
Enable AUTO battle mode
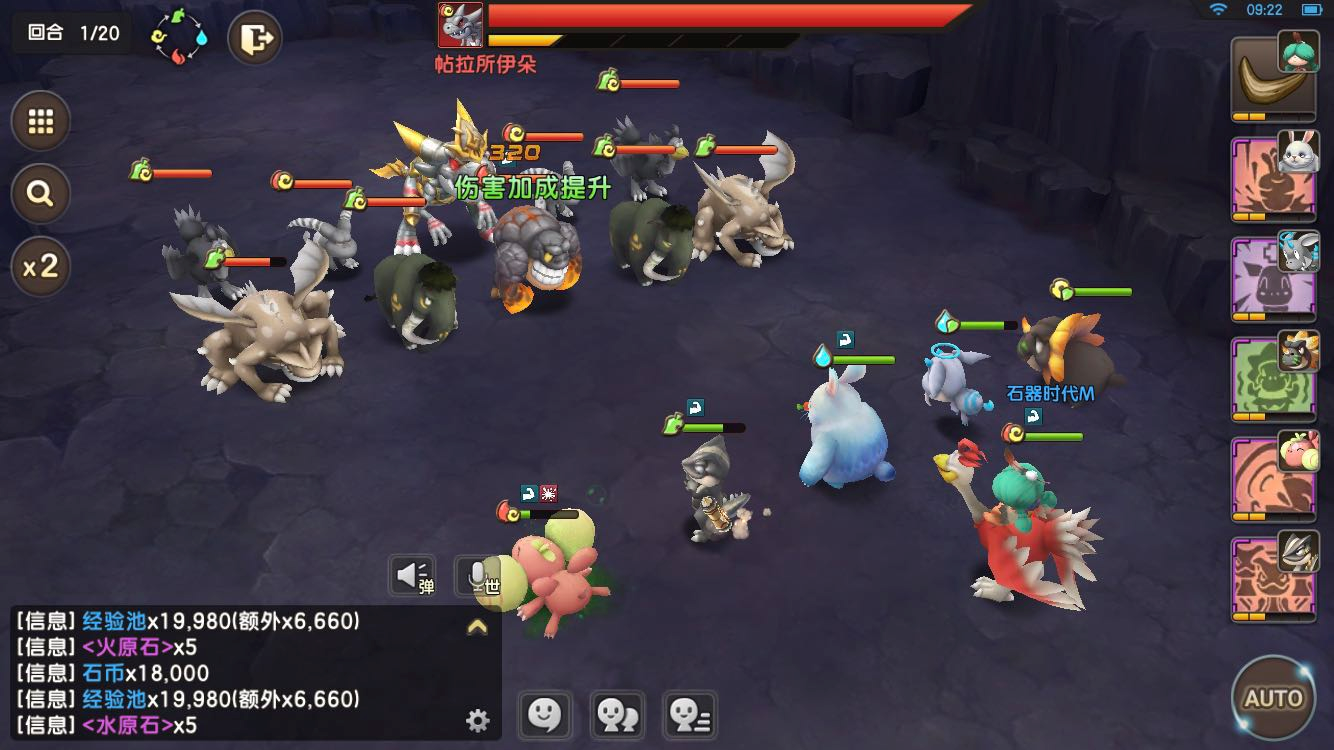(x=1273, y=697)
